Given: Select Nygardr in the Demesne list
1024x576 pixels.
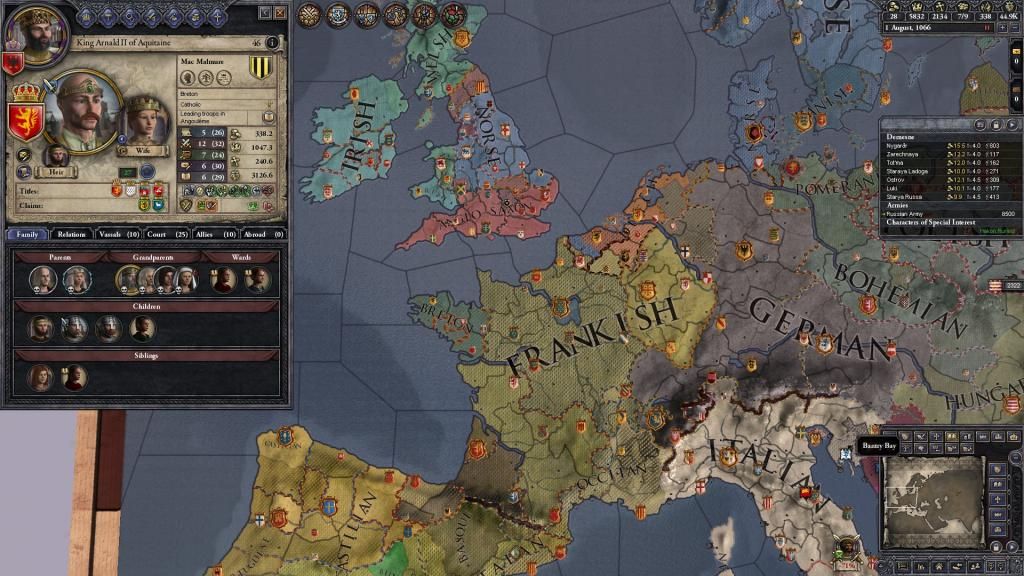Looking at the screenshot, I should [x=897, y=146].
